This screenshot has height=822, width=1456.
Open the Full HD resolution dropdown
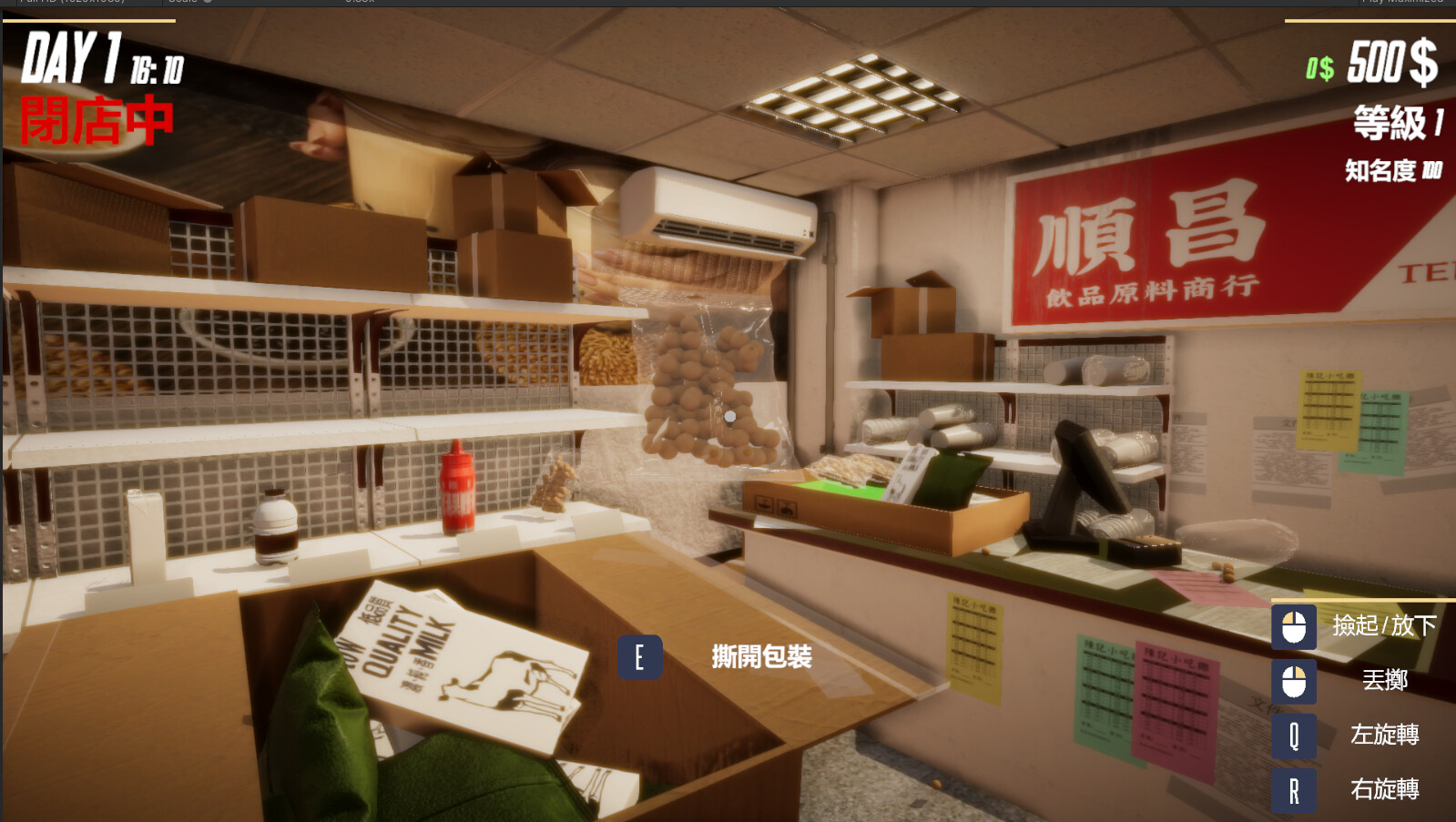pyautogui.click(x=91, y=3)
